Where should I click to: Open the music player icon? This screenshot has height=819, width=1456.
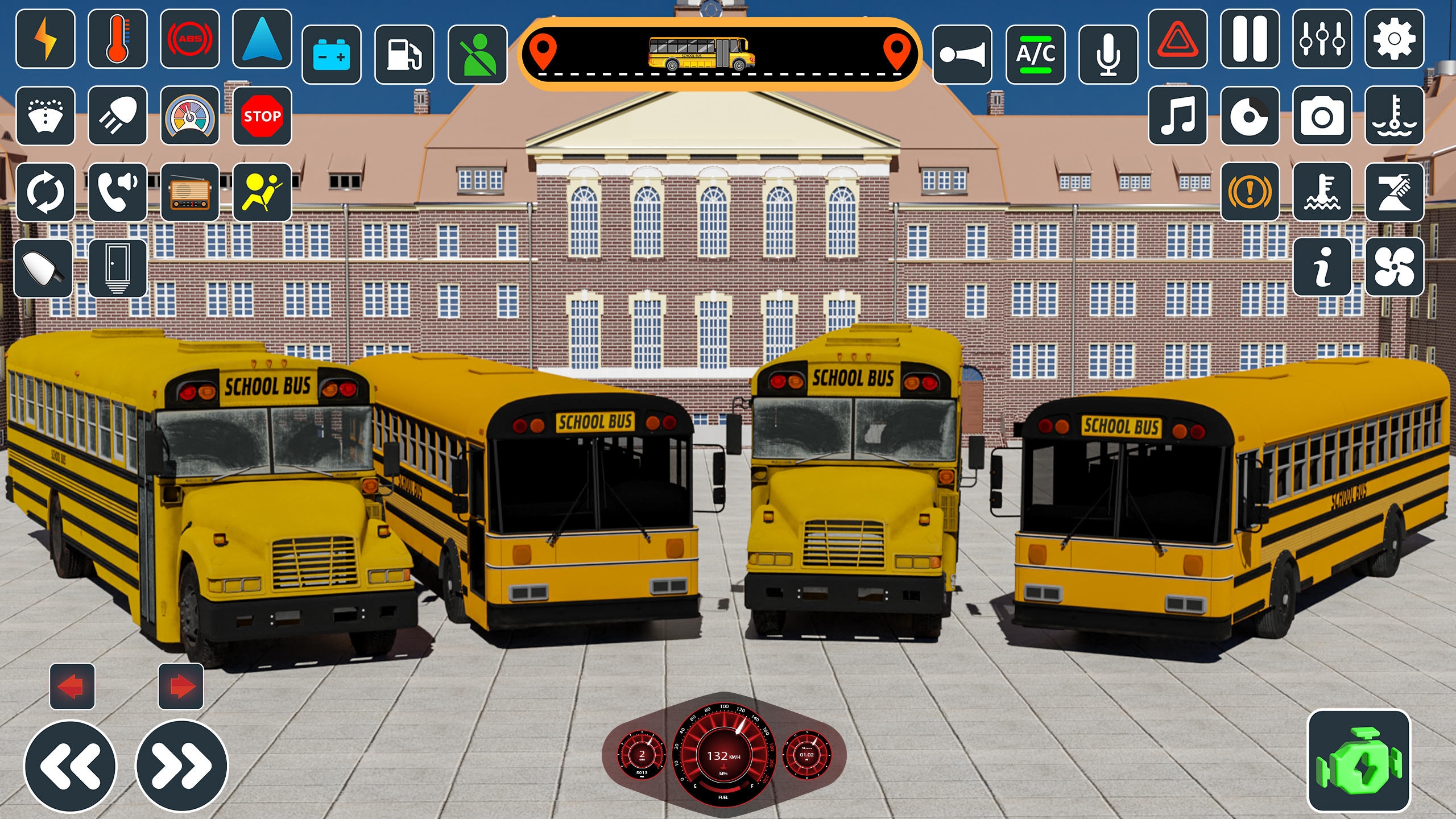tap(1177, 117)
